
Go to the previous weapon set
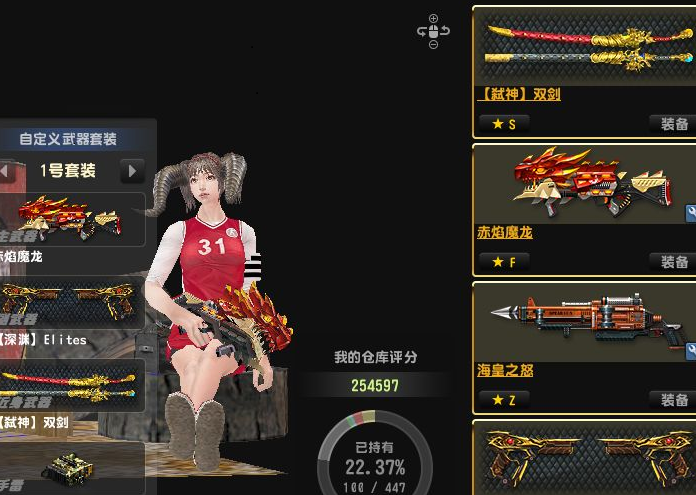tap(5, 171)
